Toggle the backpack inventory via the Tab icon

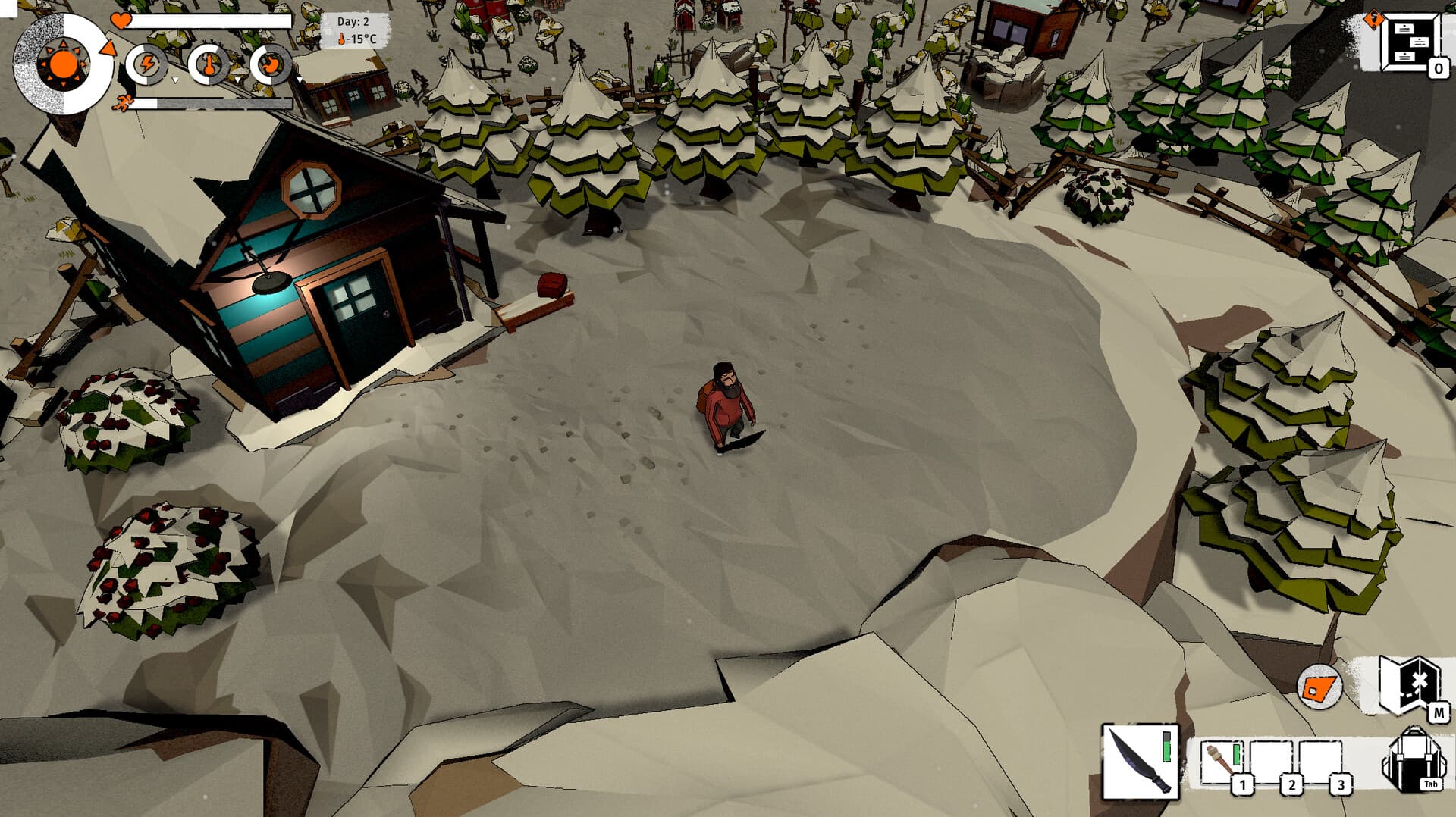[1414, 758]
